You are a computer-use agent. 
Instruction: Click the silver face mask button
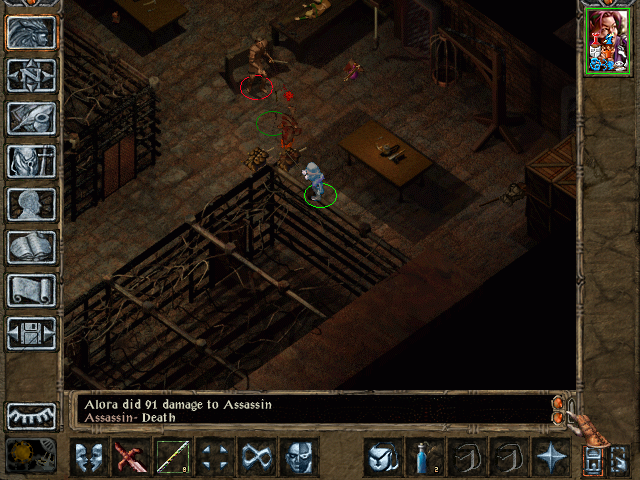(x=298, y=457)
